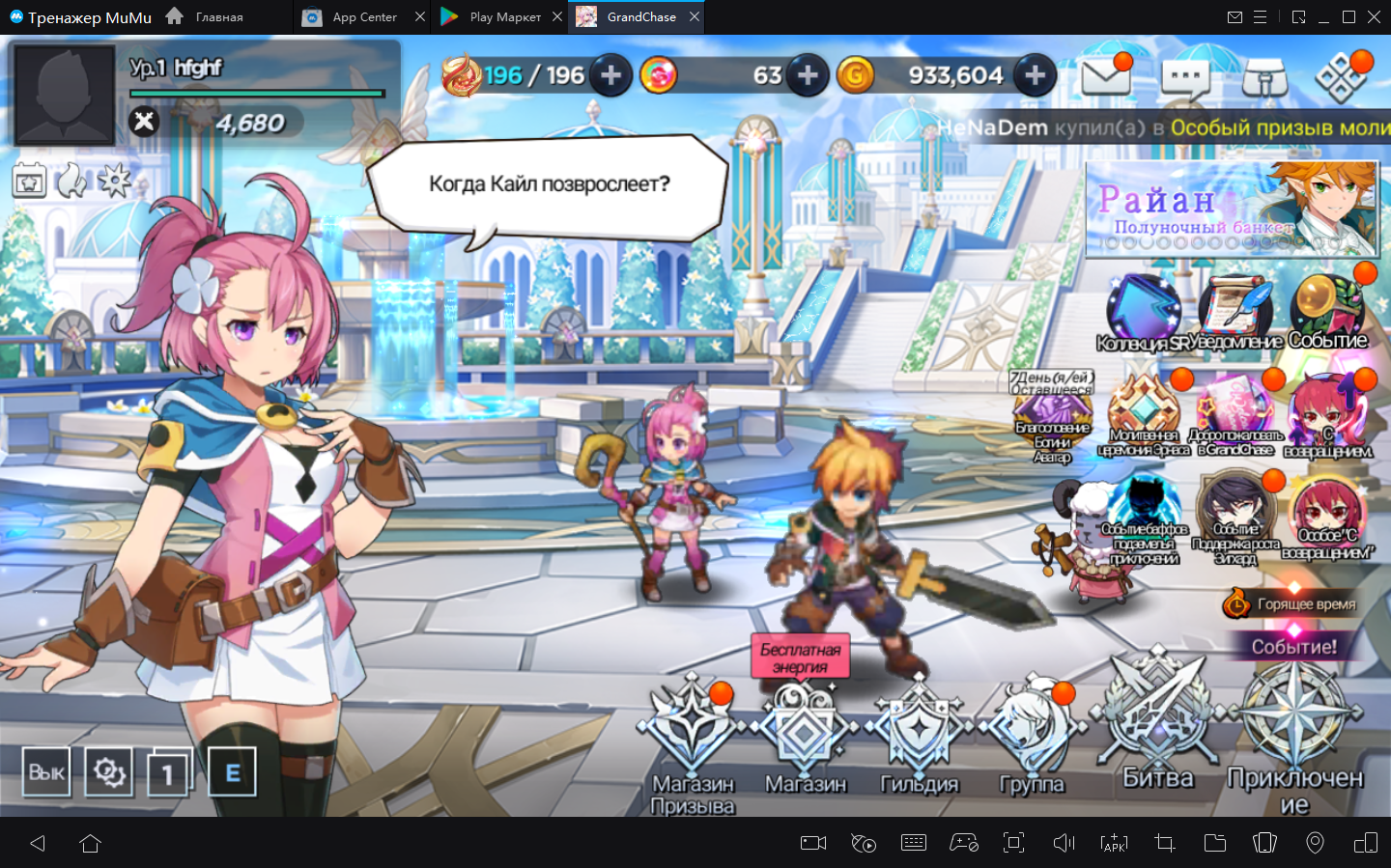Open the mail envelope icon
The width and height of the screenshot is (1391, 868).
point(1105,75)
